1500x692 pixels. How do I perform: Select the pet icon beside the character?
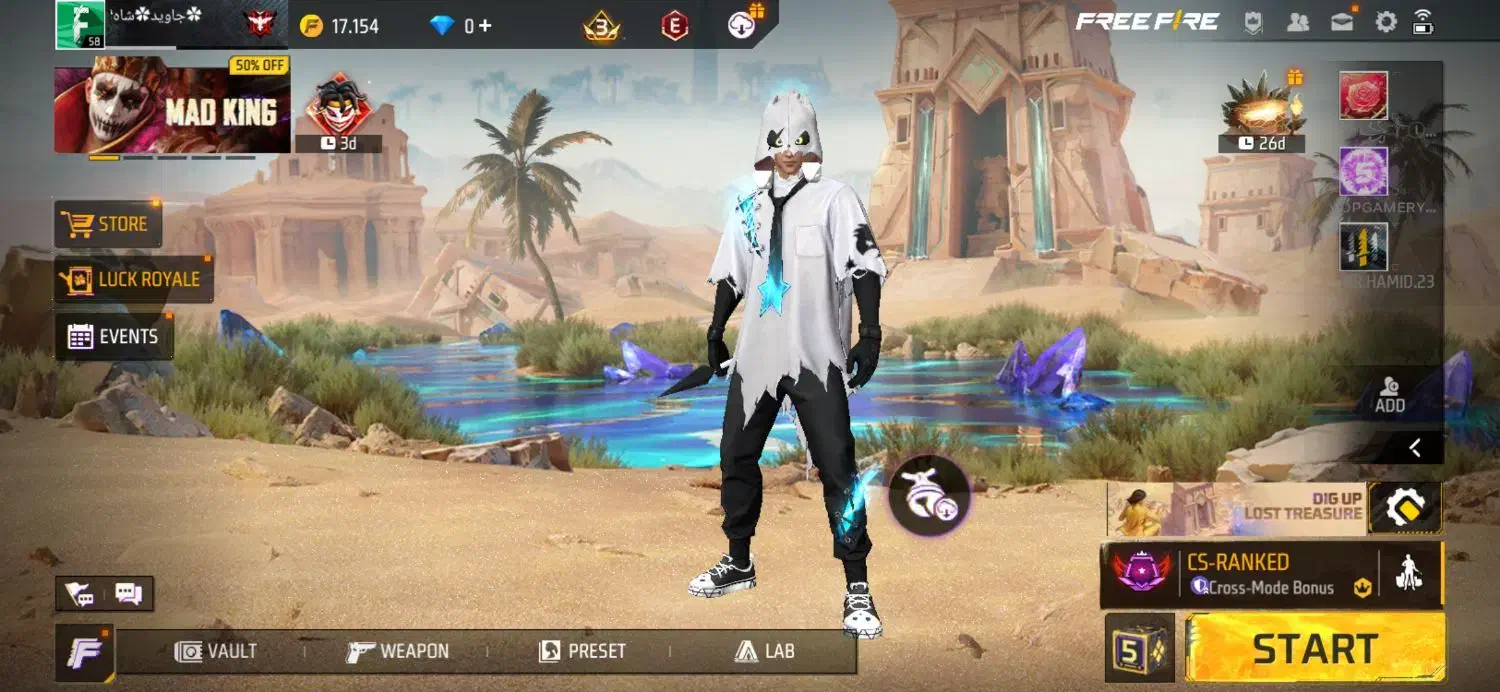click(x=929, y=495)
